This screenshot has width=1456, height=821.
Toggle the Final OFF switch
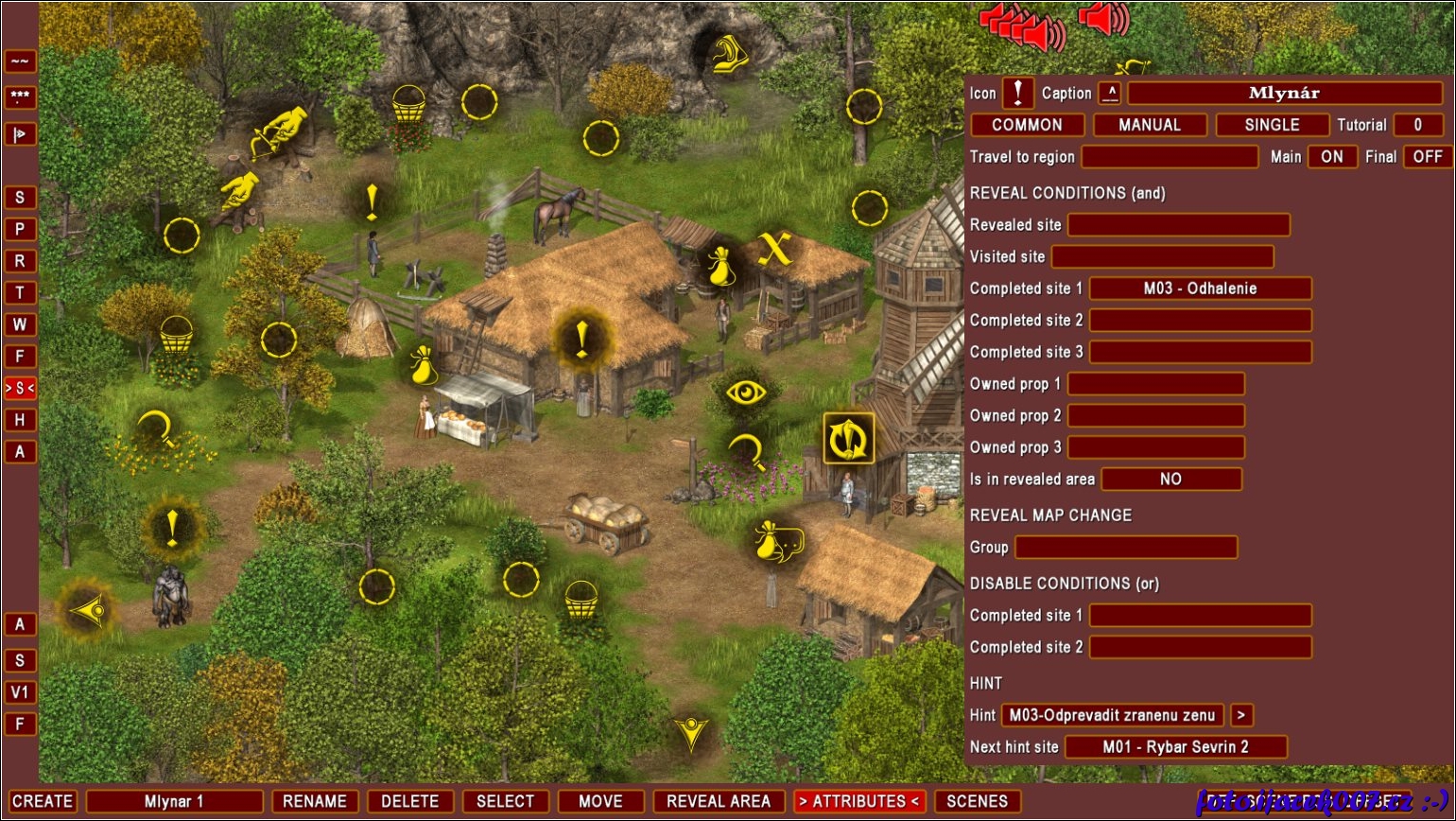(1428, 157)
